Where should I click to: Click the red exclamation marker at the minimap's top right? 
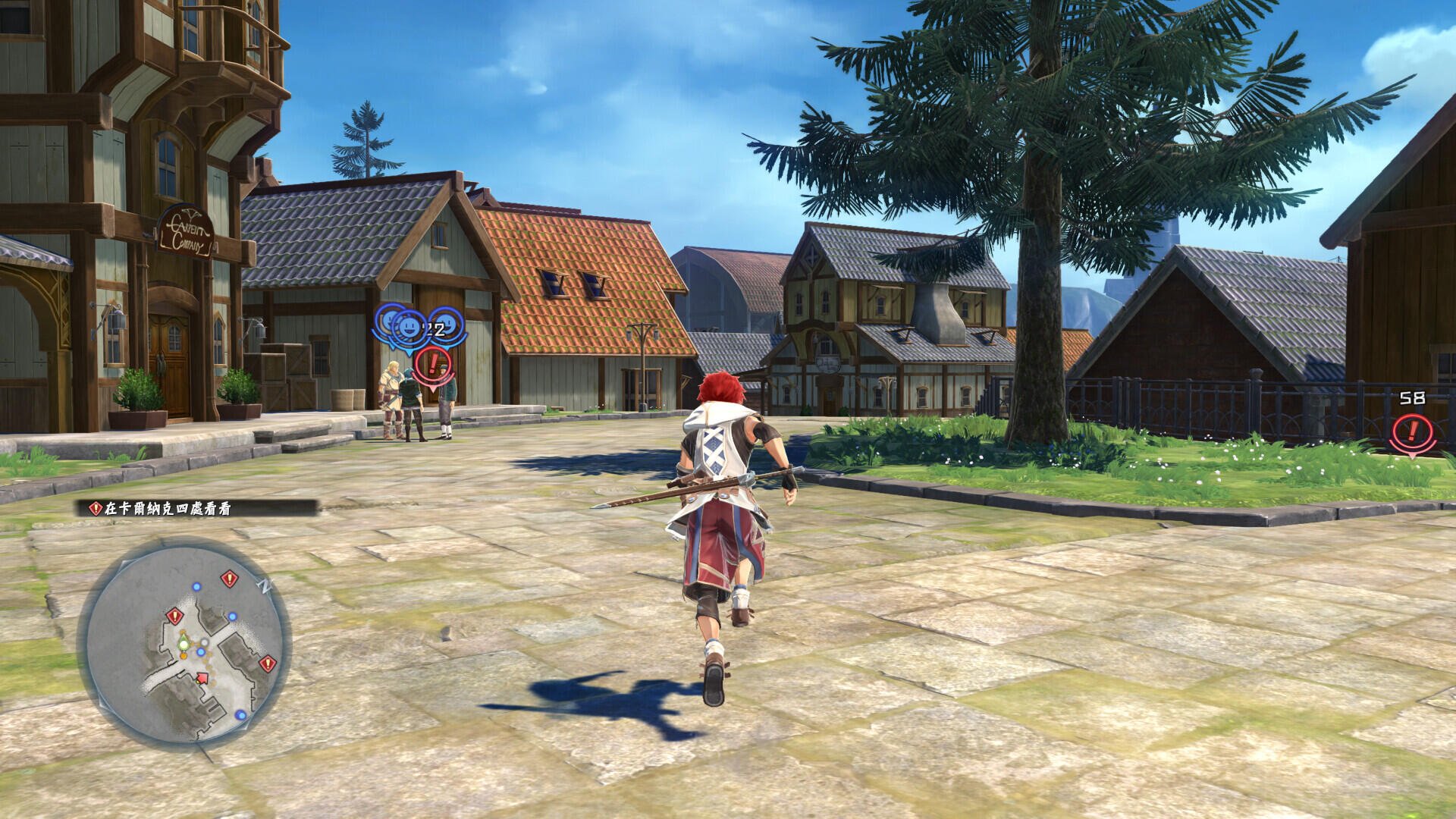229,578
